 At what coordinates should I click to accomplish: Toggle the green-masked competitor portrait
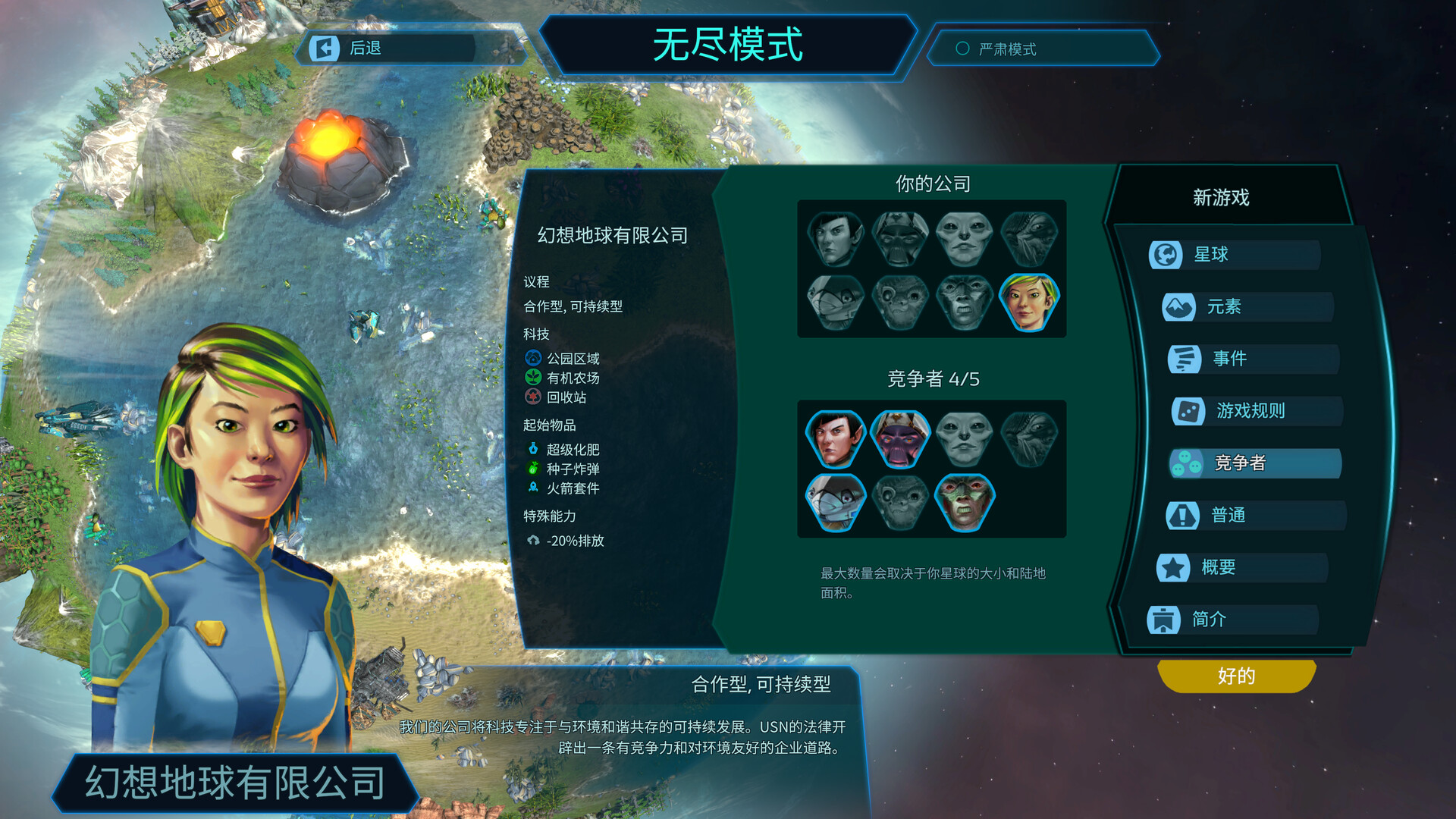click(x=964, y=500)
